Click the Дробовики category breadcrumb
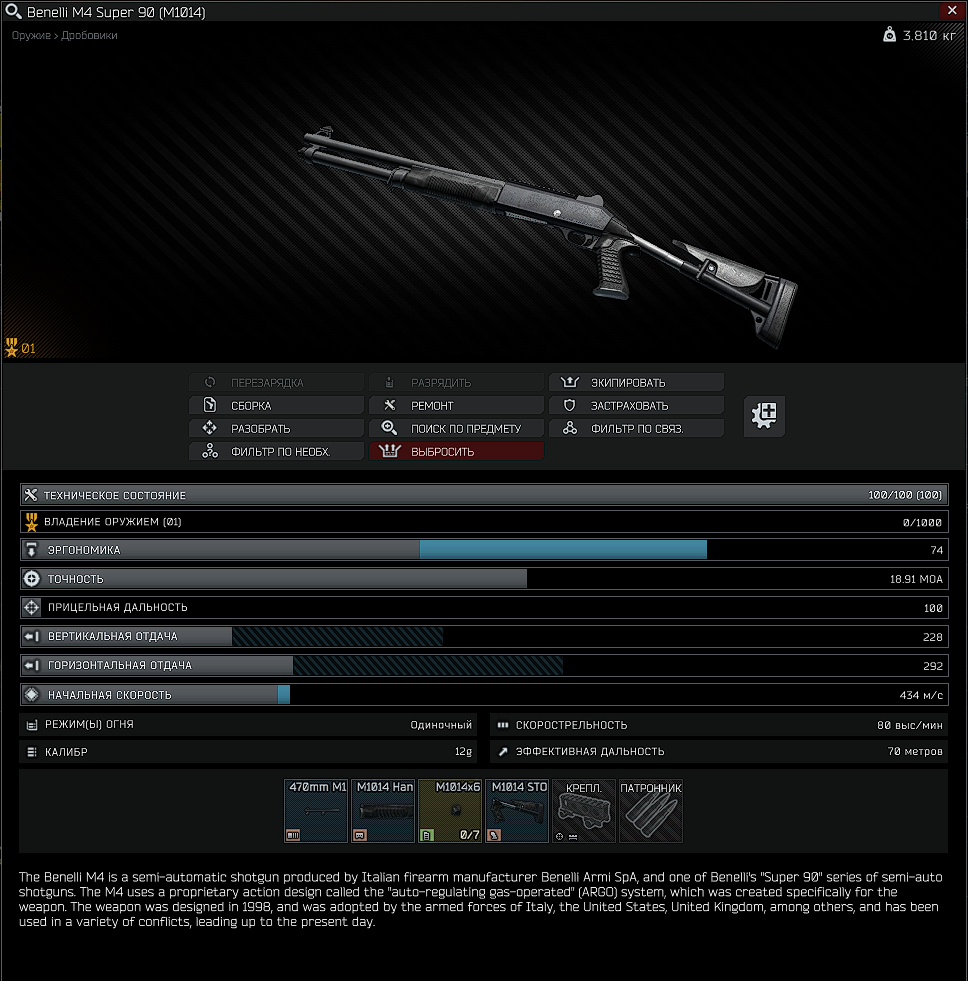Screen dimensions: 968x981 [91, 36]
